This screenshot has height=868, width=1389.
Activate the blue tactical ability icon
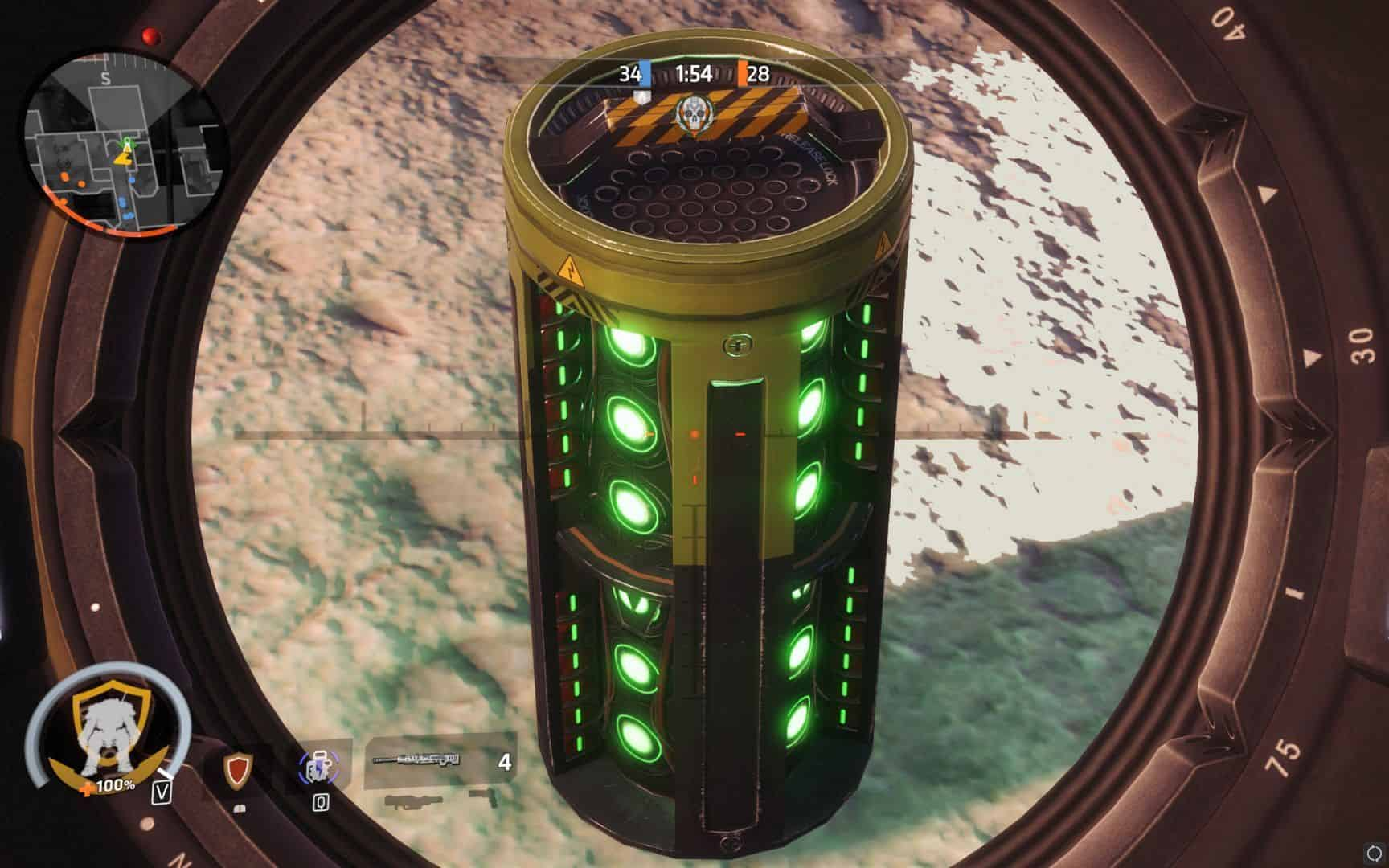[x=316, y=769]
